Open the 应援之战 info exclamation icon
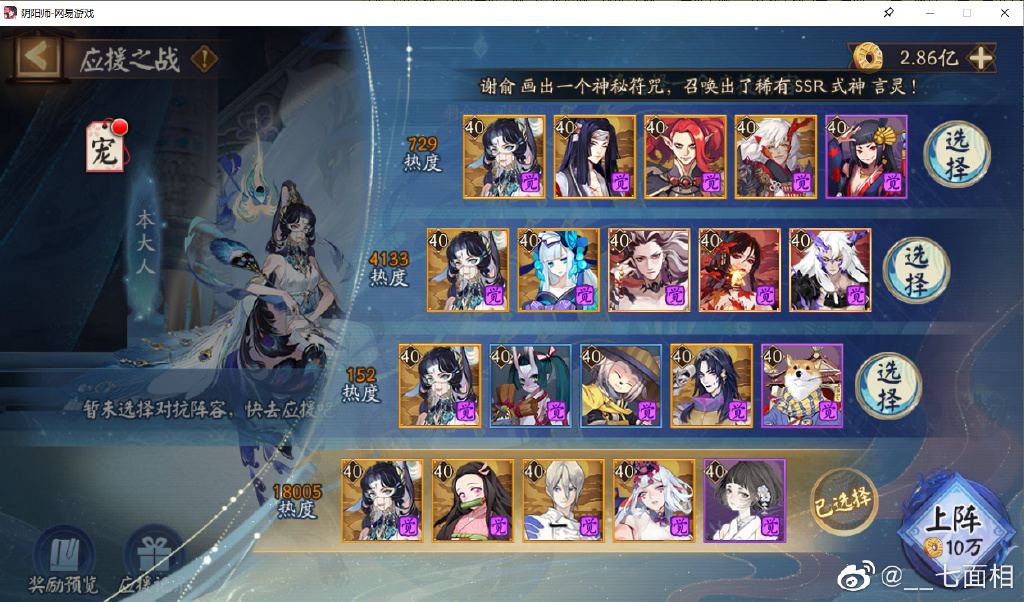The image size is (1024, 602). click(204, 58)
